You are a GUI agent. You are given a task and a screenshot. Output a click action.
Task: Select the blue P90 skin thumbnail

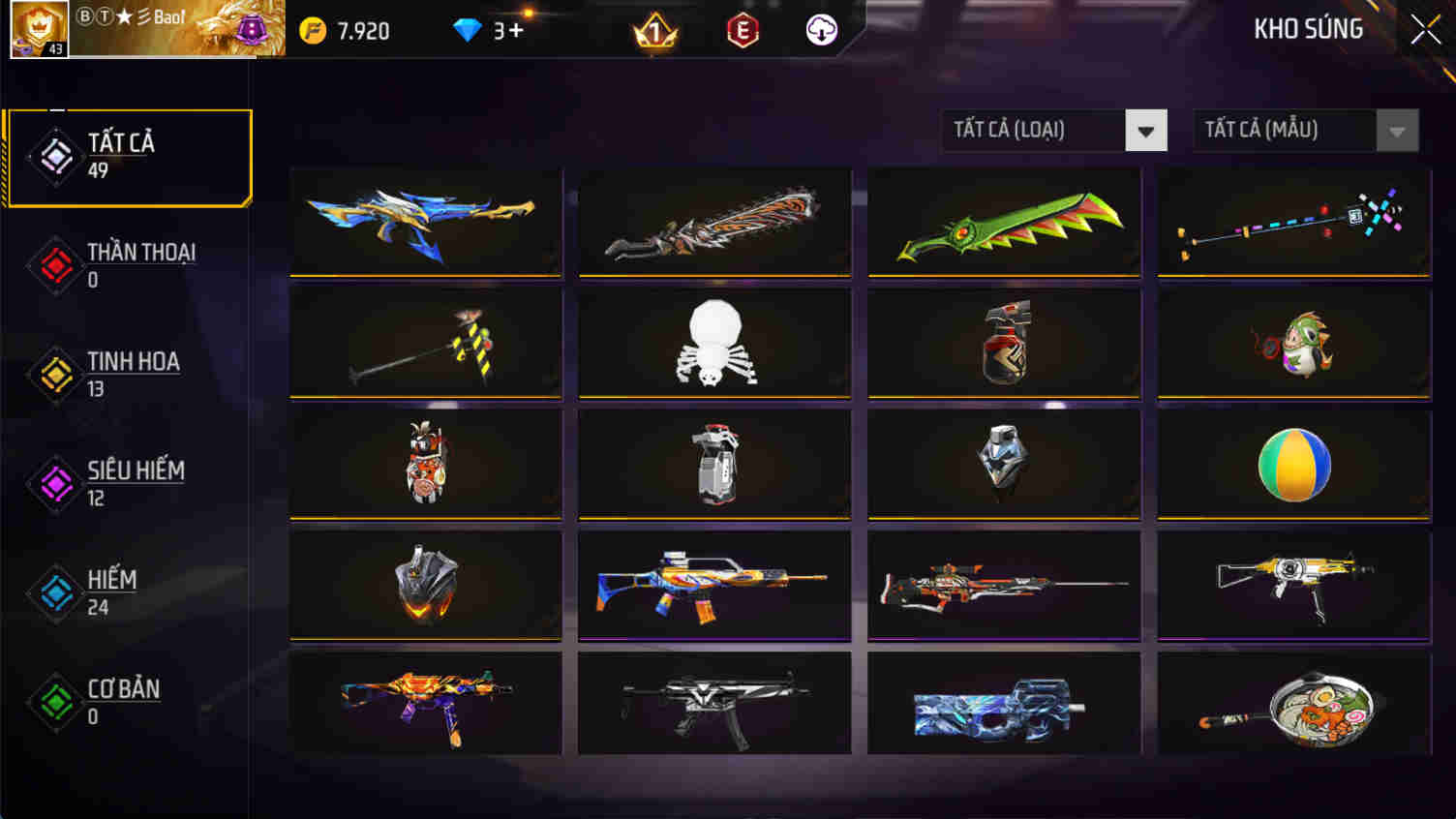1003,704
